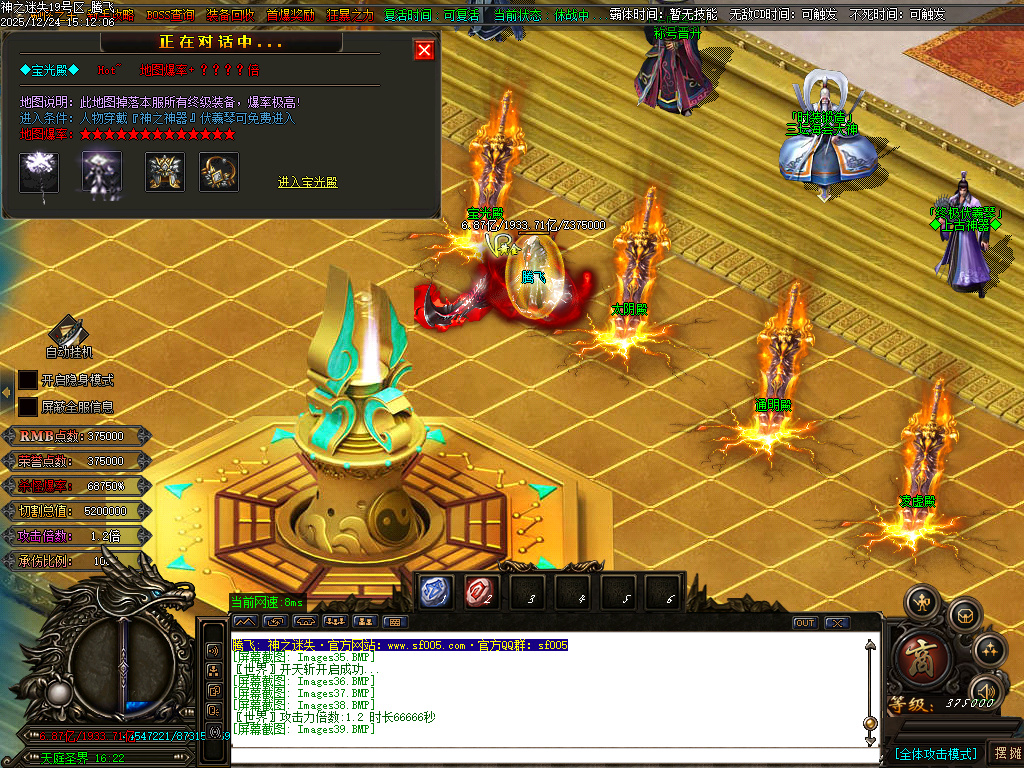Toggle the 全体攻击模式 attack mode
The height and width of the screenshot is (768, 1024).
[x=935, y=753]
